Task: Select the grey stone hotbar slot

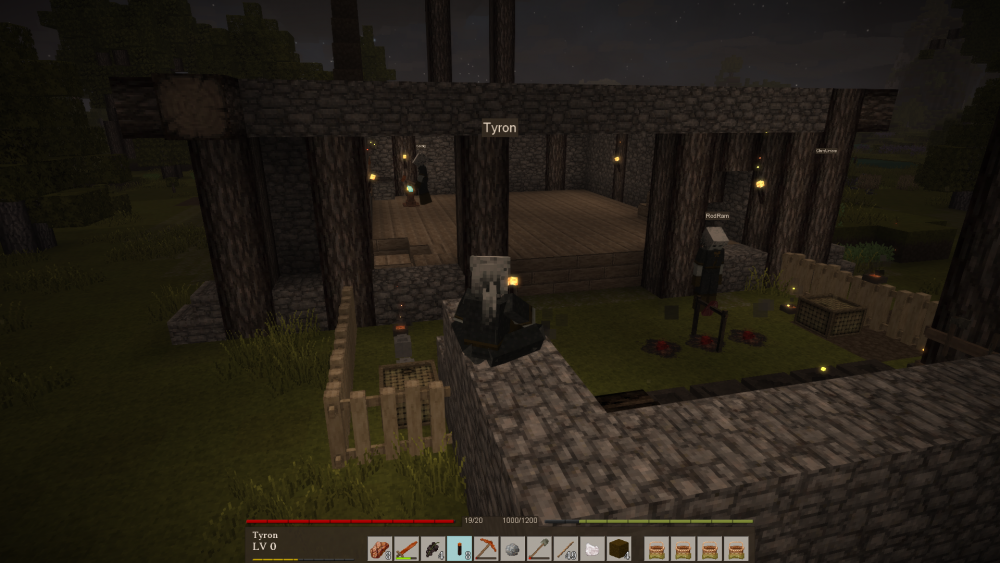Action: tap(513, 548)
